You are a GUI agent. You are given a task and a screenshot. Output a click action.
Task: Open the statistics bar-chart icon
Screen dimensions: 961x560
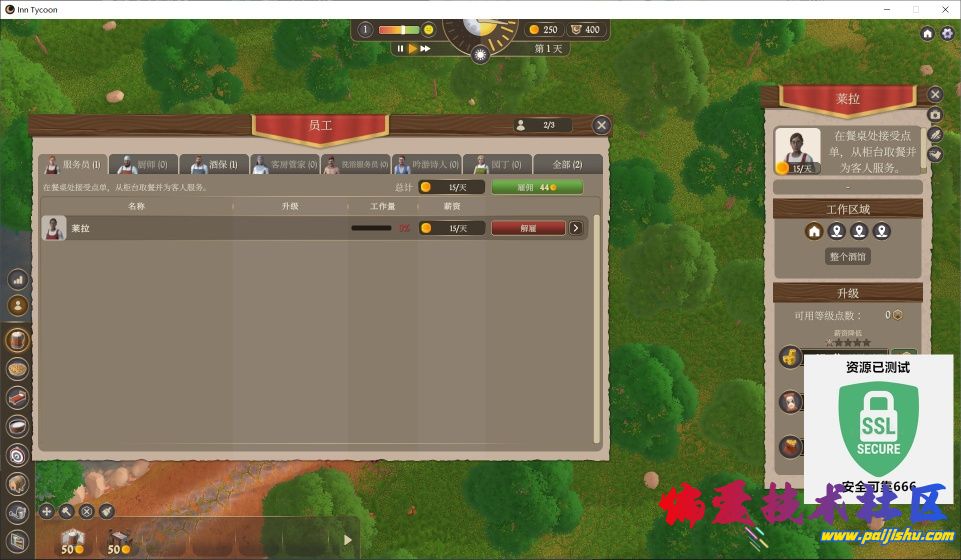pos(17,280)
